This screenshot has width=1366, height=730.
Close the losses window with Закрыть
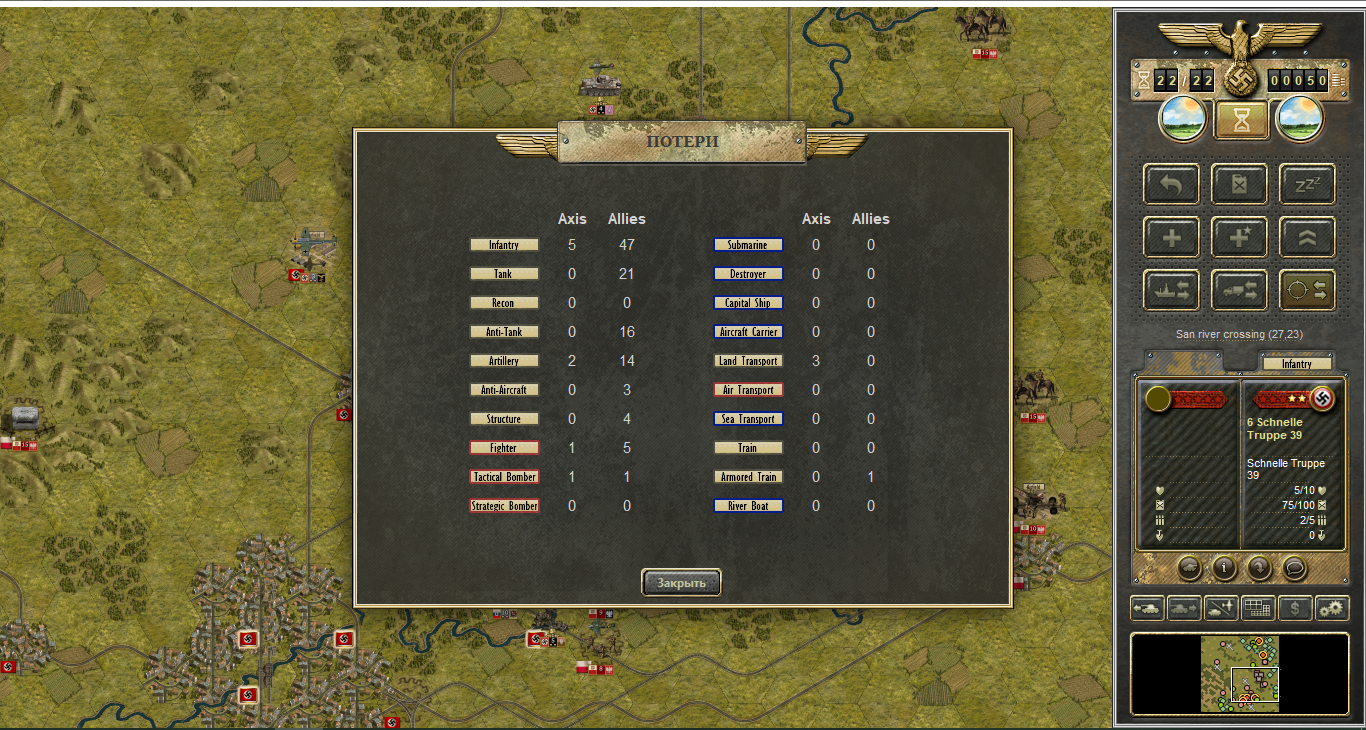pyautogui.click(x=681, y=582)
